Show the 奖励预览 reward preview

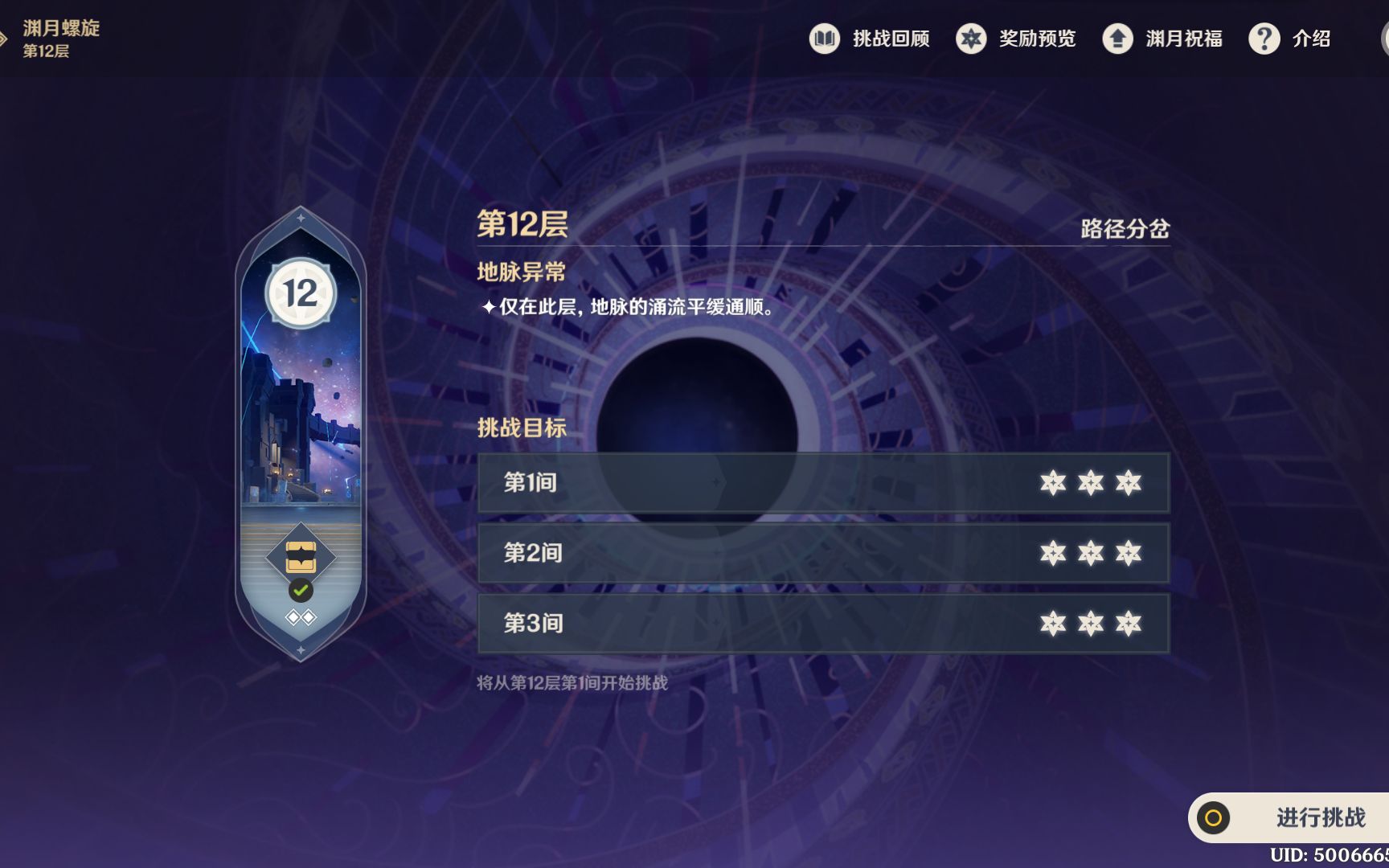click(x=1016, y=39)
